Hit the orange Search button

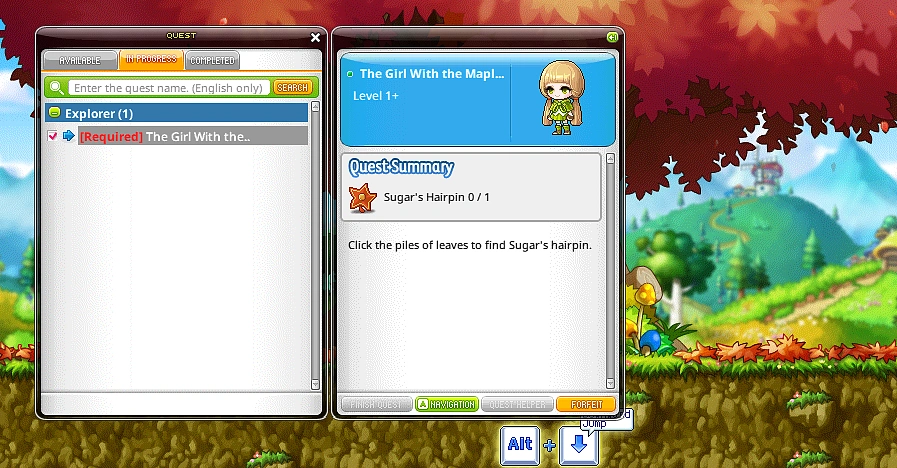pyautogui.click(x=292, y=88)
